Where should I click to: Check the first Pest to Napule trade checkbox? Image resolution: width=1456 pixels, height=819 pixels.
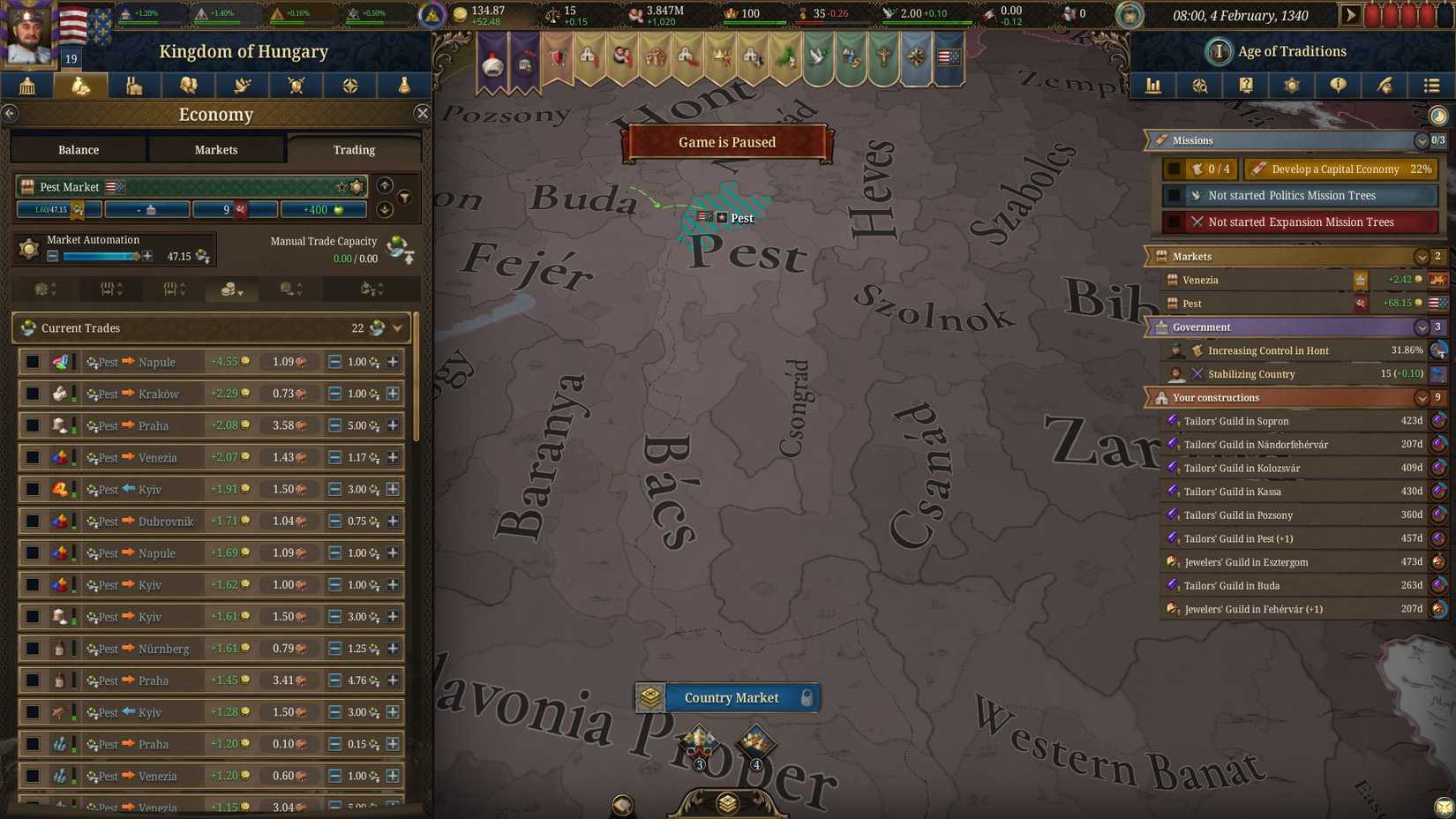pyautogui.click(x=33, y=362)
